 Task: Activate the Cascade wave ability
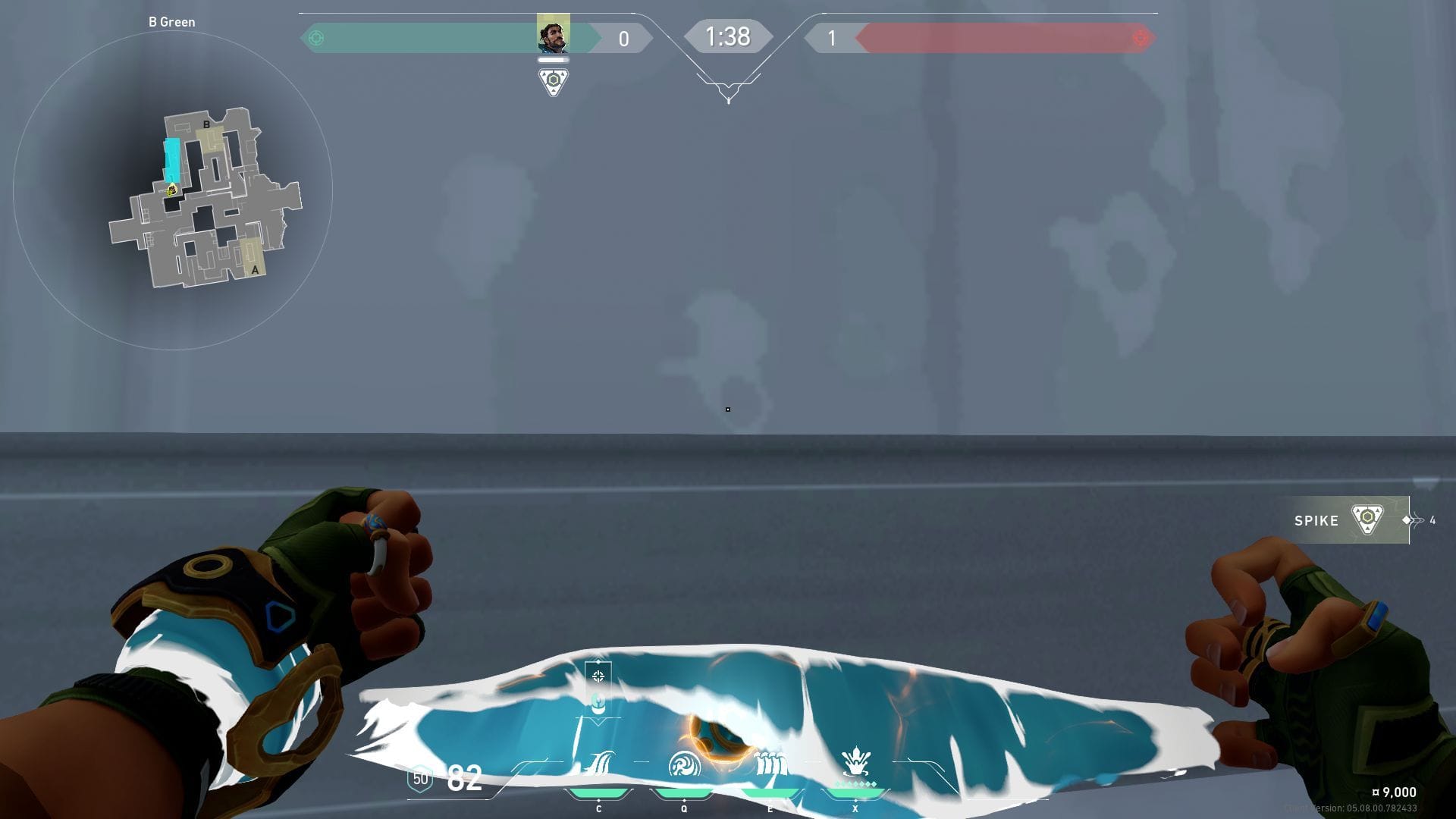click(x=599, y=764)
